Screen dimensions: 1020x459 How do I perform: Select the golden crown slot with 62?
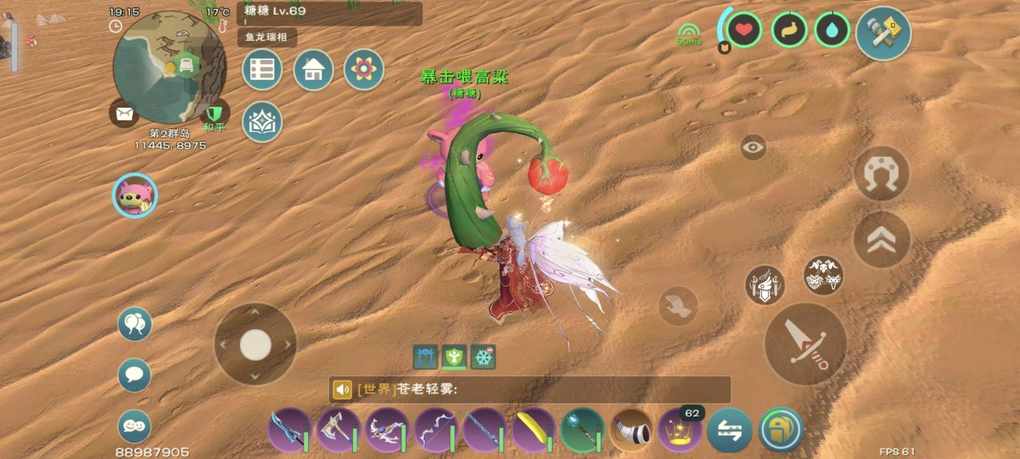pyautogui.click(x=681, y=430)
